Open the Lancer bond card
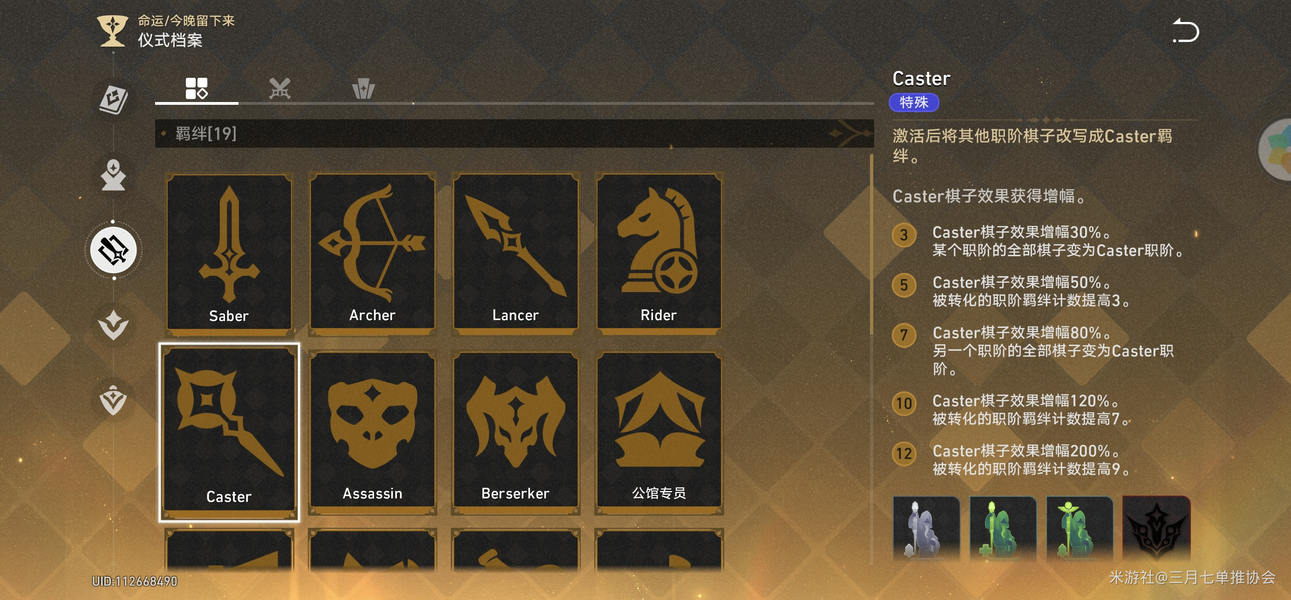Image resolution: width=1291 pixels, height=600 pixels. (515, 252)
